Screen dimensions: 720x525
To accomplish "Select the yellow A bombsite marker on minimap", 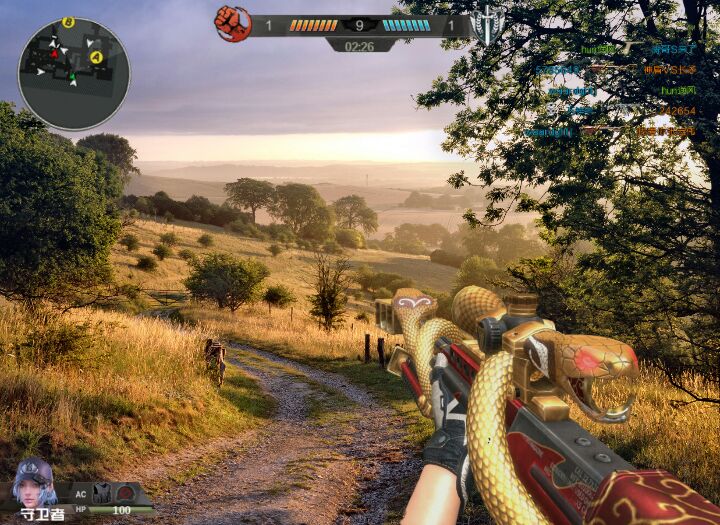I will coord(96,57).
